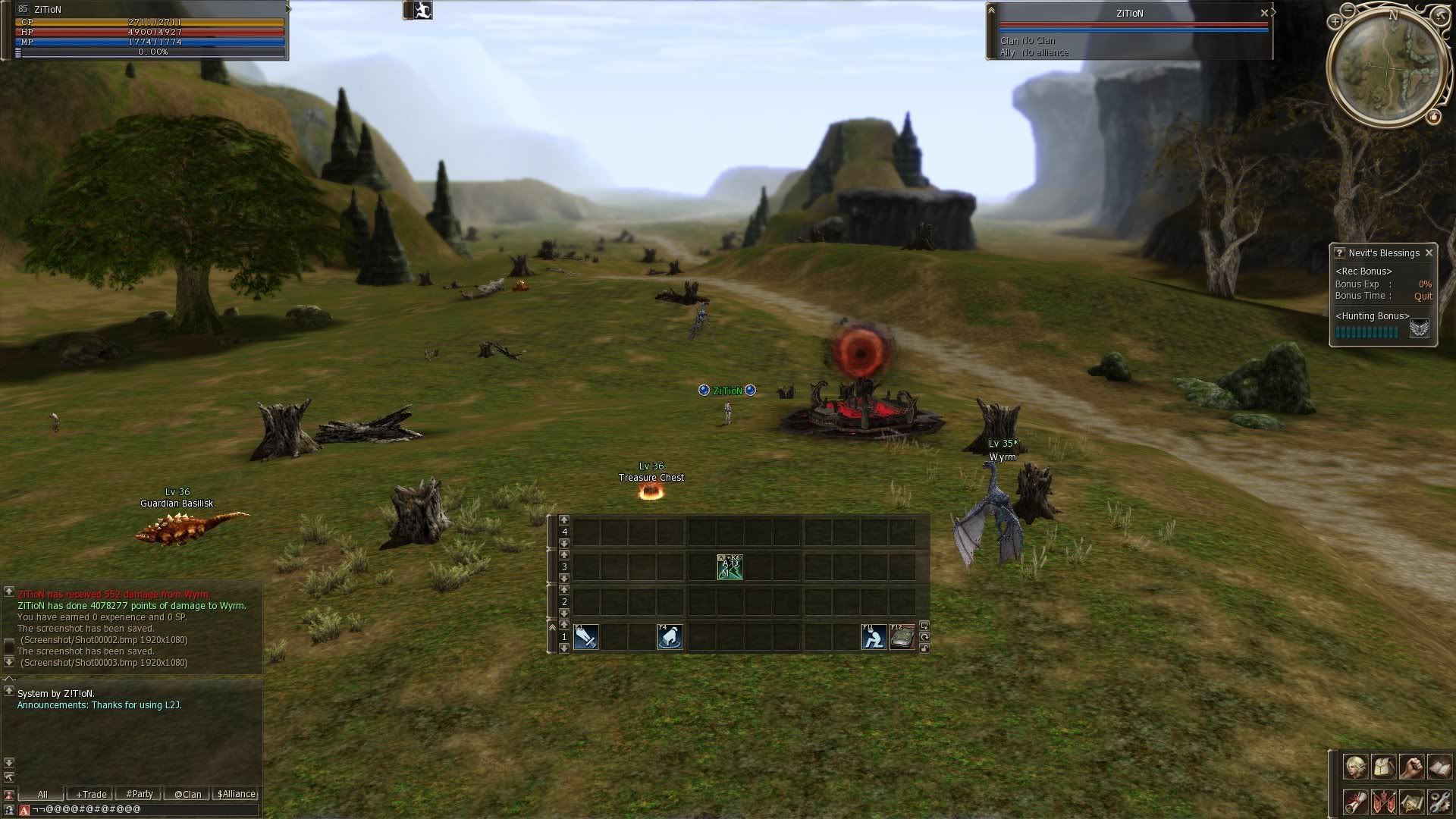
Task: Open the $Alliance chat tab
Action: 237,794
